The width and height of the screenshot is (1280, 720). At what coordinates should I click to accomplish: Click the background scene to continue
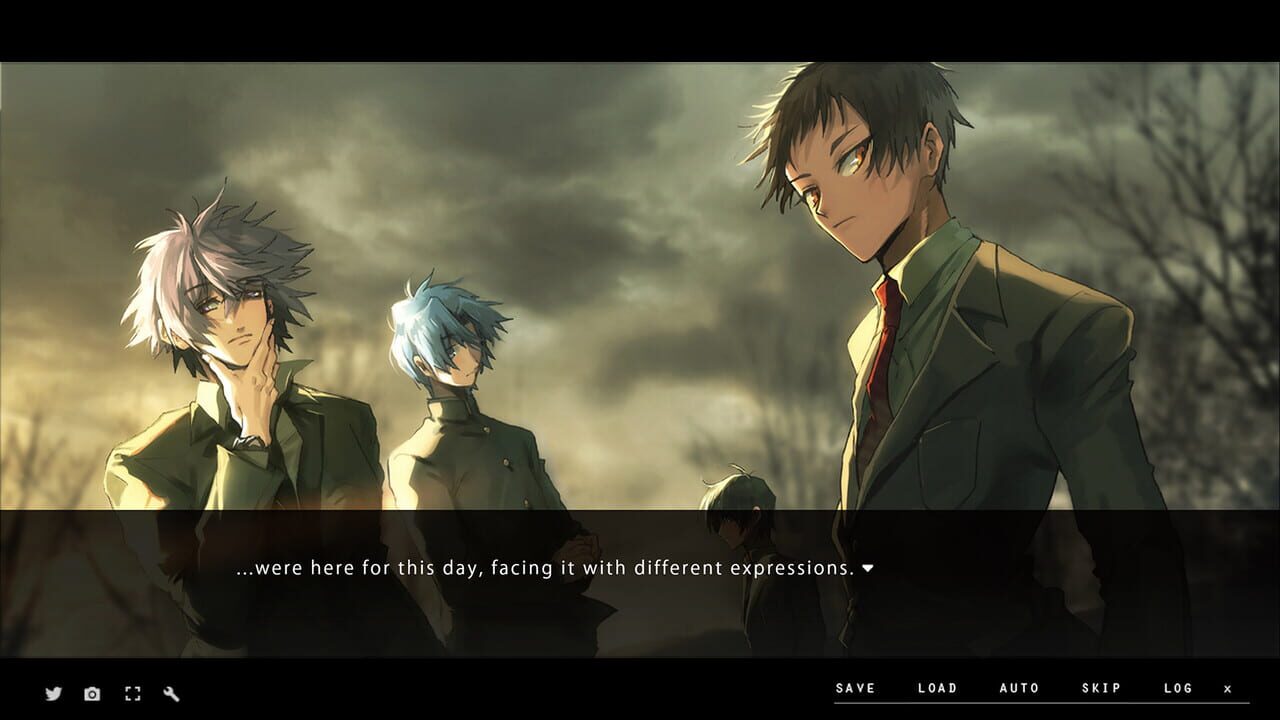pos(640,250)
